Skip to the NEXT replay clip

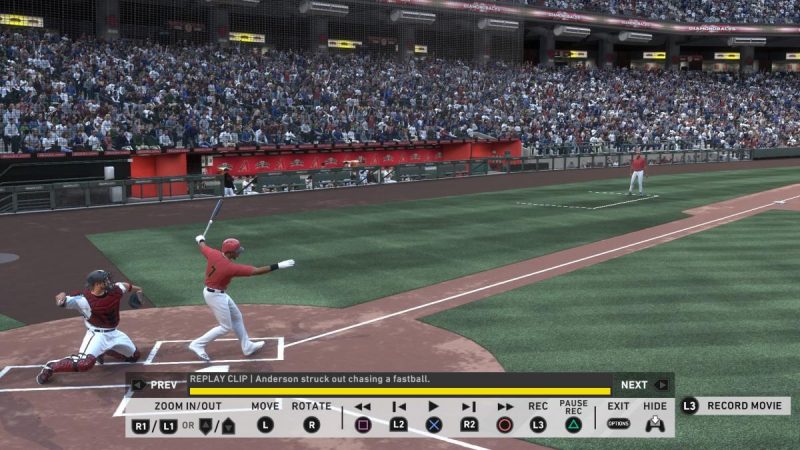pos(642,384)
